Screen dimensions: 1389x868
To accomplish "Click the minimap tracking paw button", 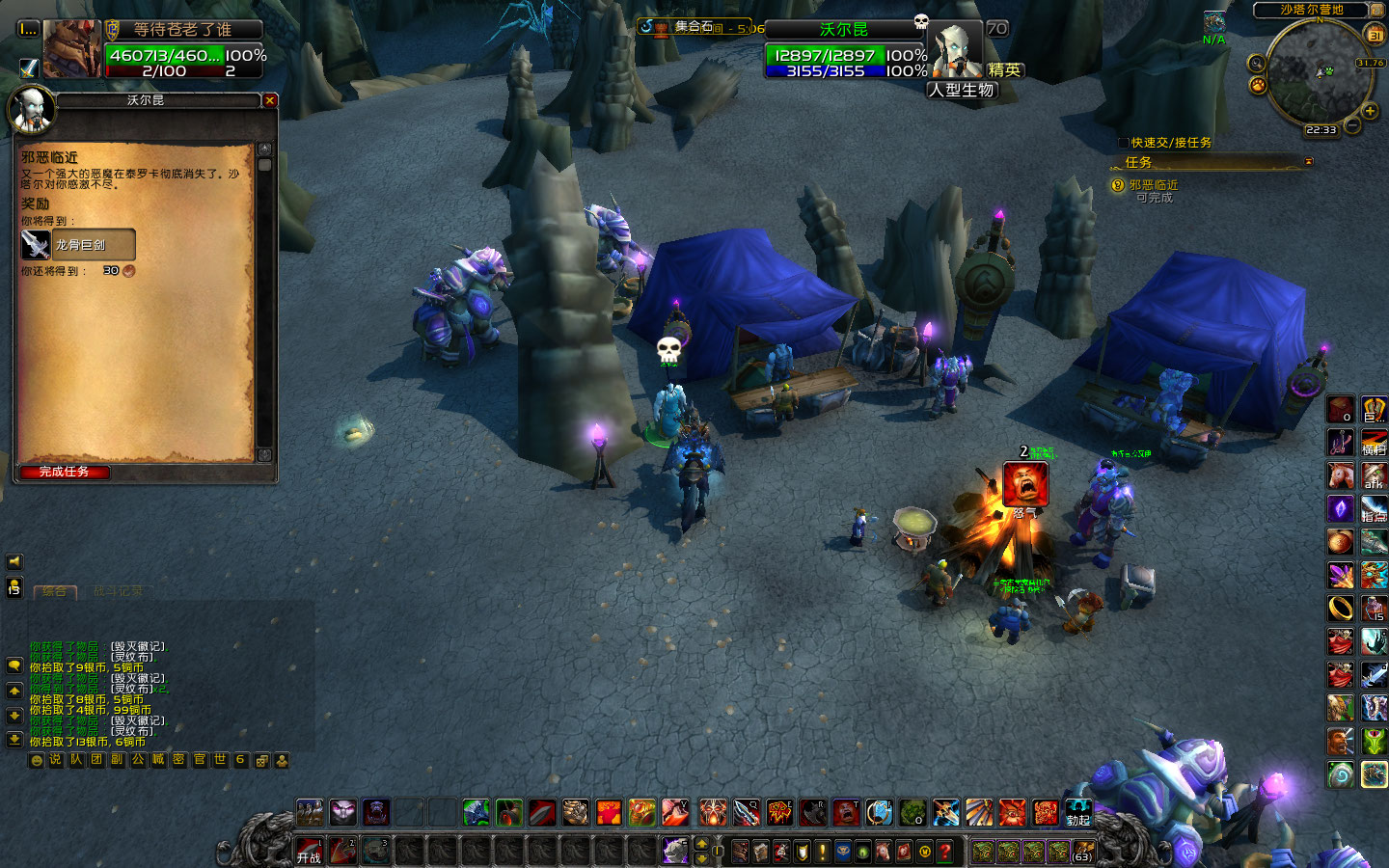I will (x=1258, y=86).
